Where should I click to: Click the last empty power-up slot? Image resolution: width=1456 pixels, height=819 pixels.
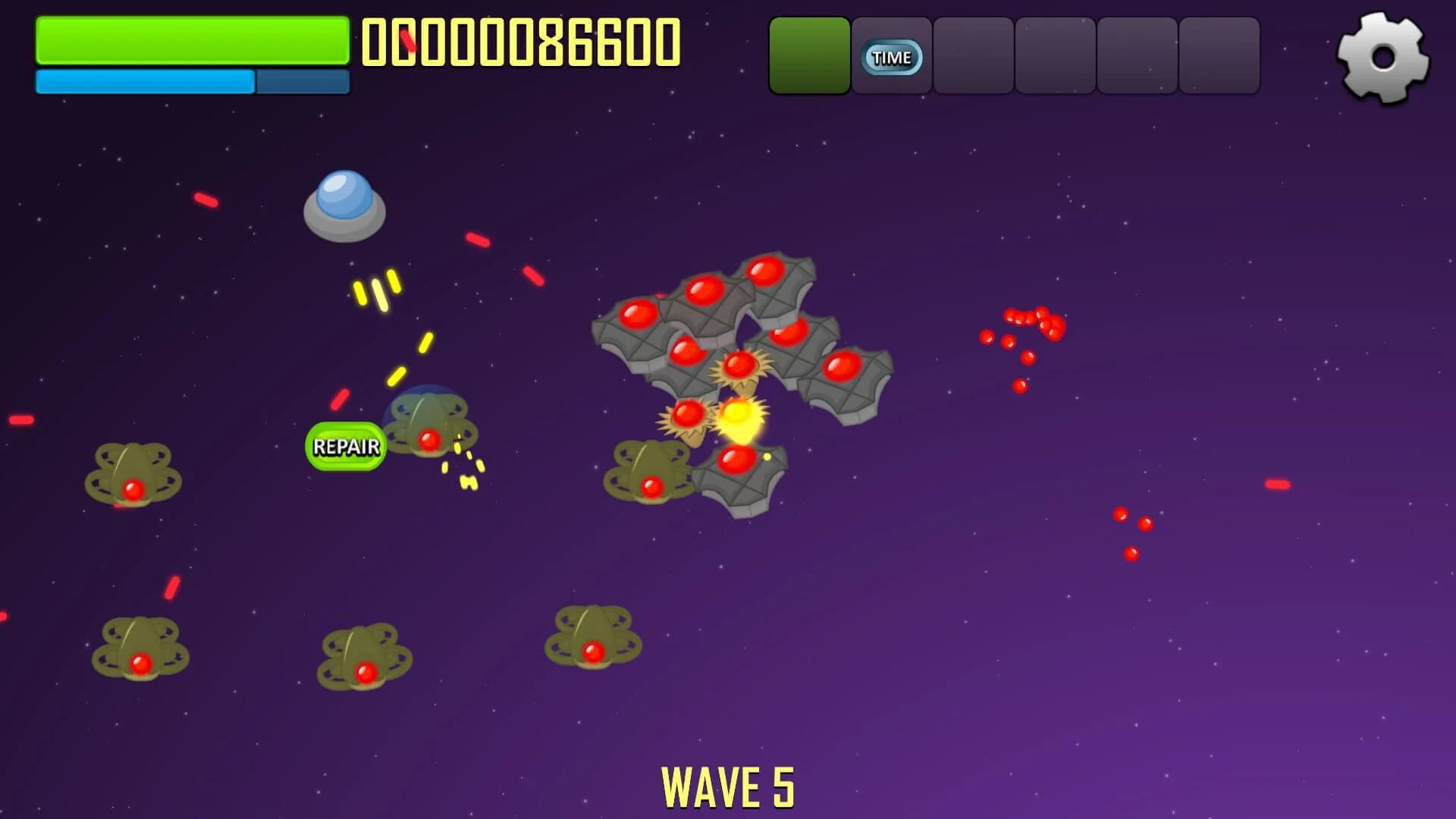(x=1219, y=55)
